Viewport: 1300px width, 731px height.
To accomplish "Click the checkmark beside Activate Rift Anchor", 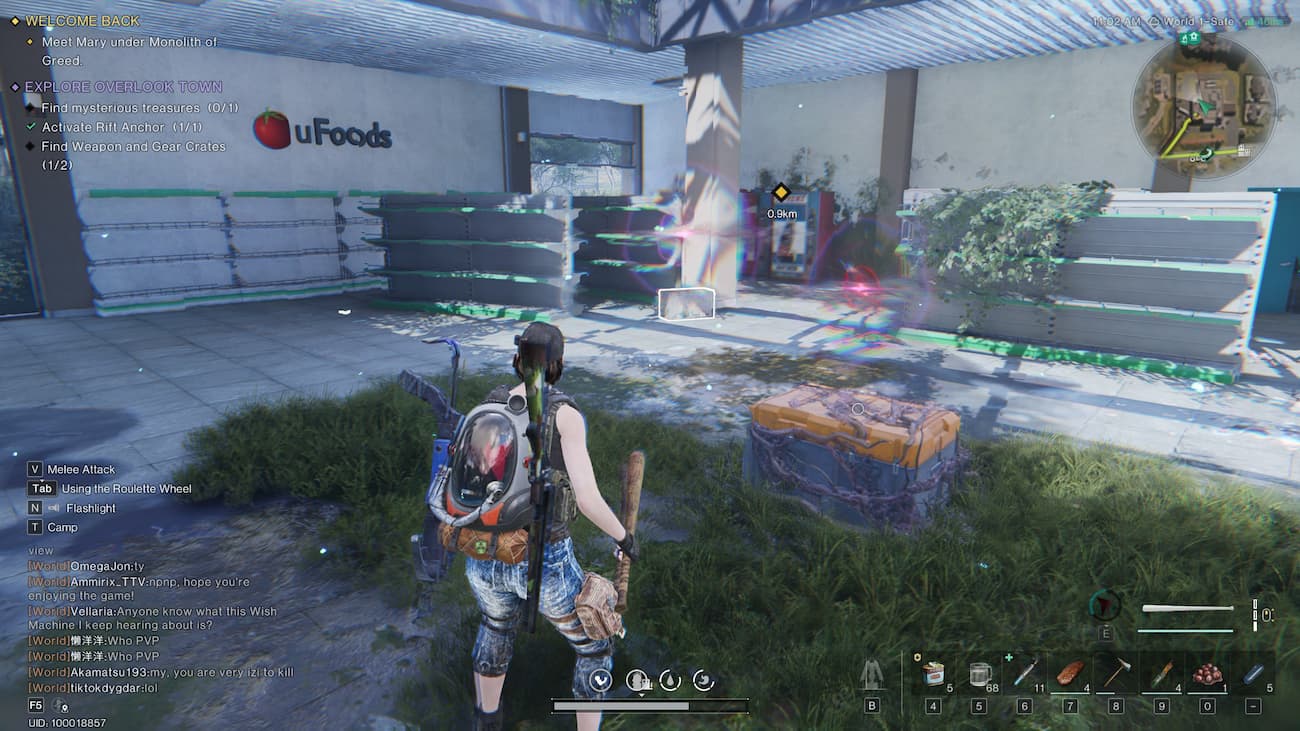I will coord(31,125).
